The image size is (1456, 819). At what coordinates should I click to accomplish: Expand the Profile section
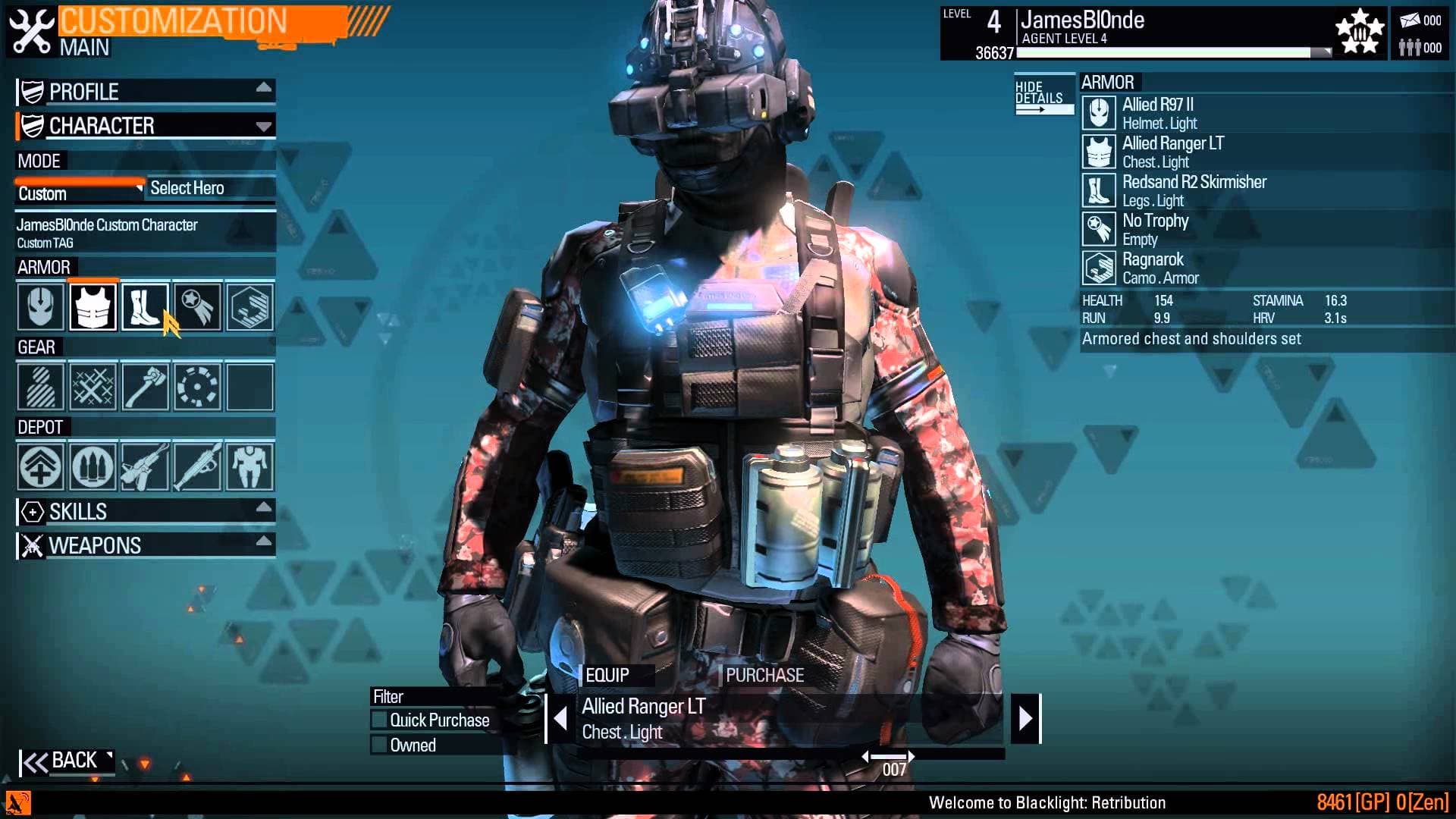pos(144,91)
